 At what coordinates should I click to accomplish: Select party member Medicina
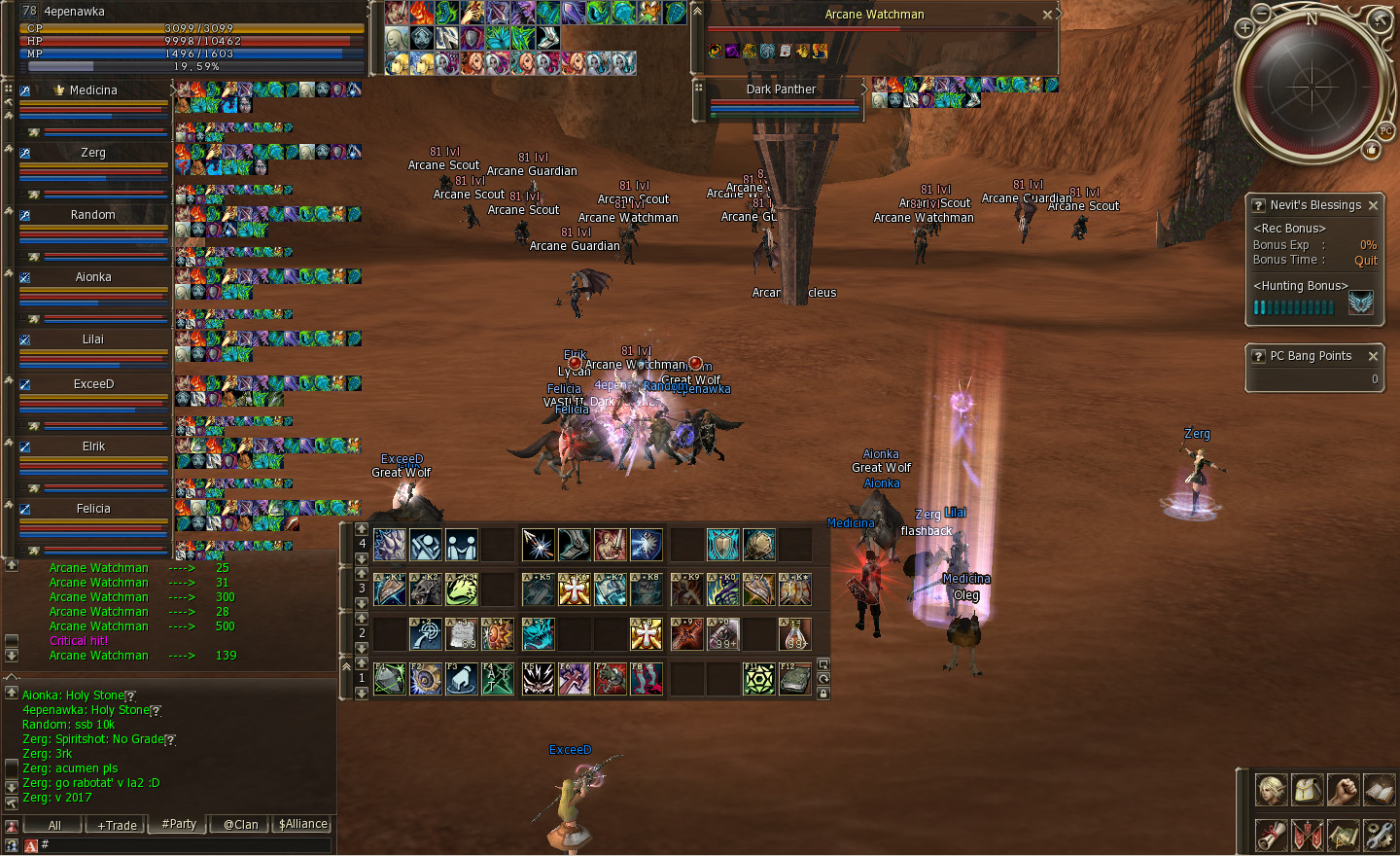93,90
